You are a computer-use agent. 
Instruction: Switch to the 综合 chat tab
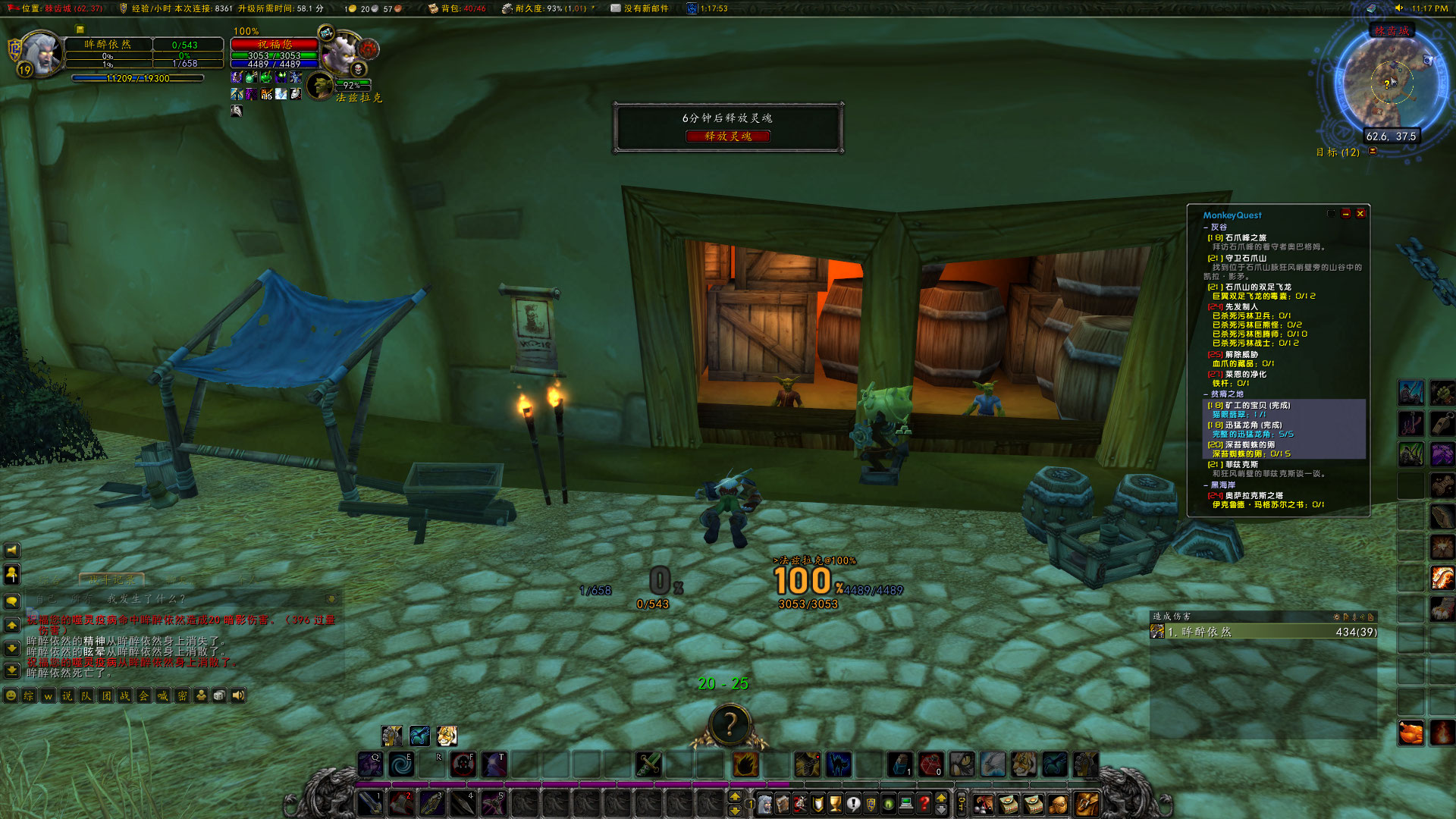tap(51, 579)
